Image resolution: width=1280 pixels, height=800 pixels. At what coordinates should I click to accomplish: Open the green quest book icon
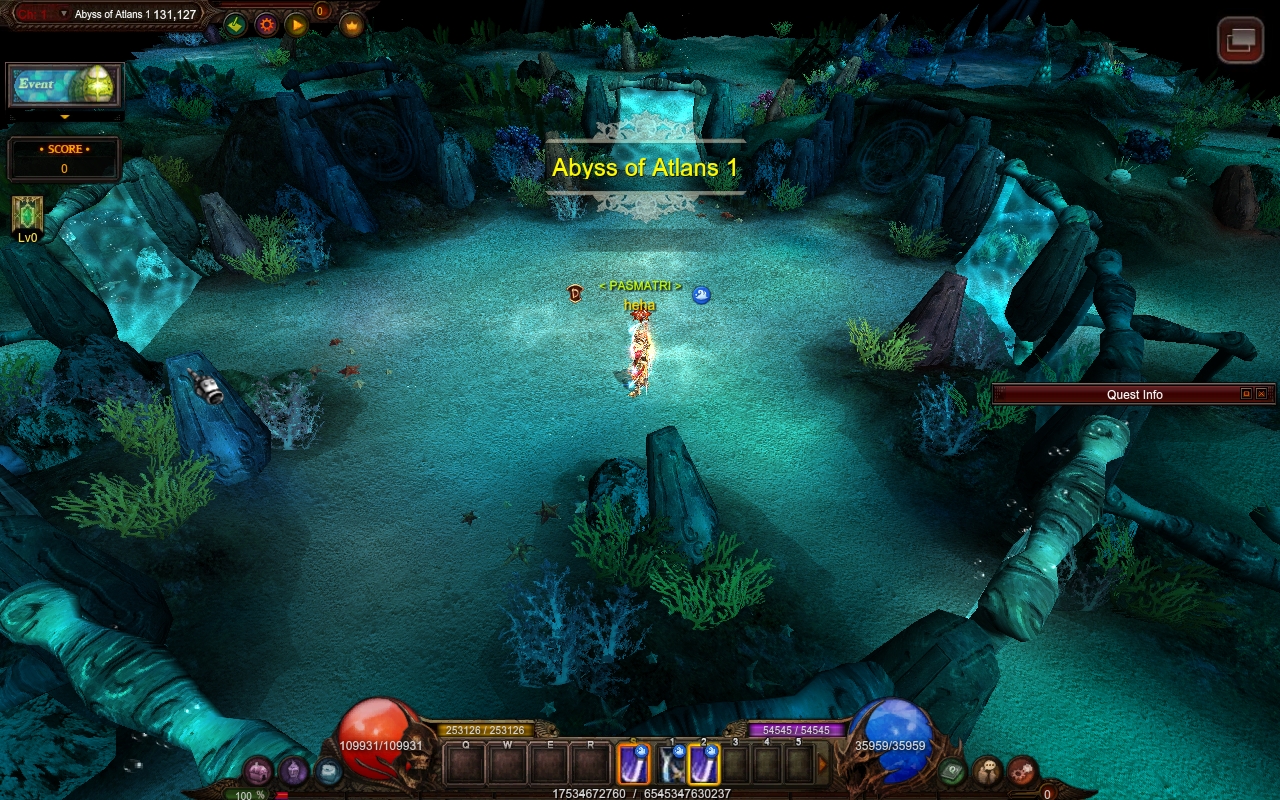click(952, 771)
